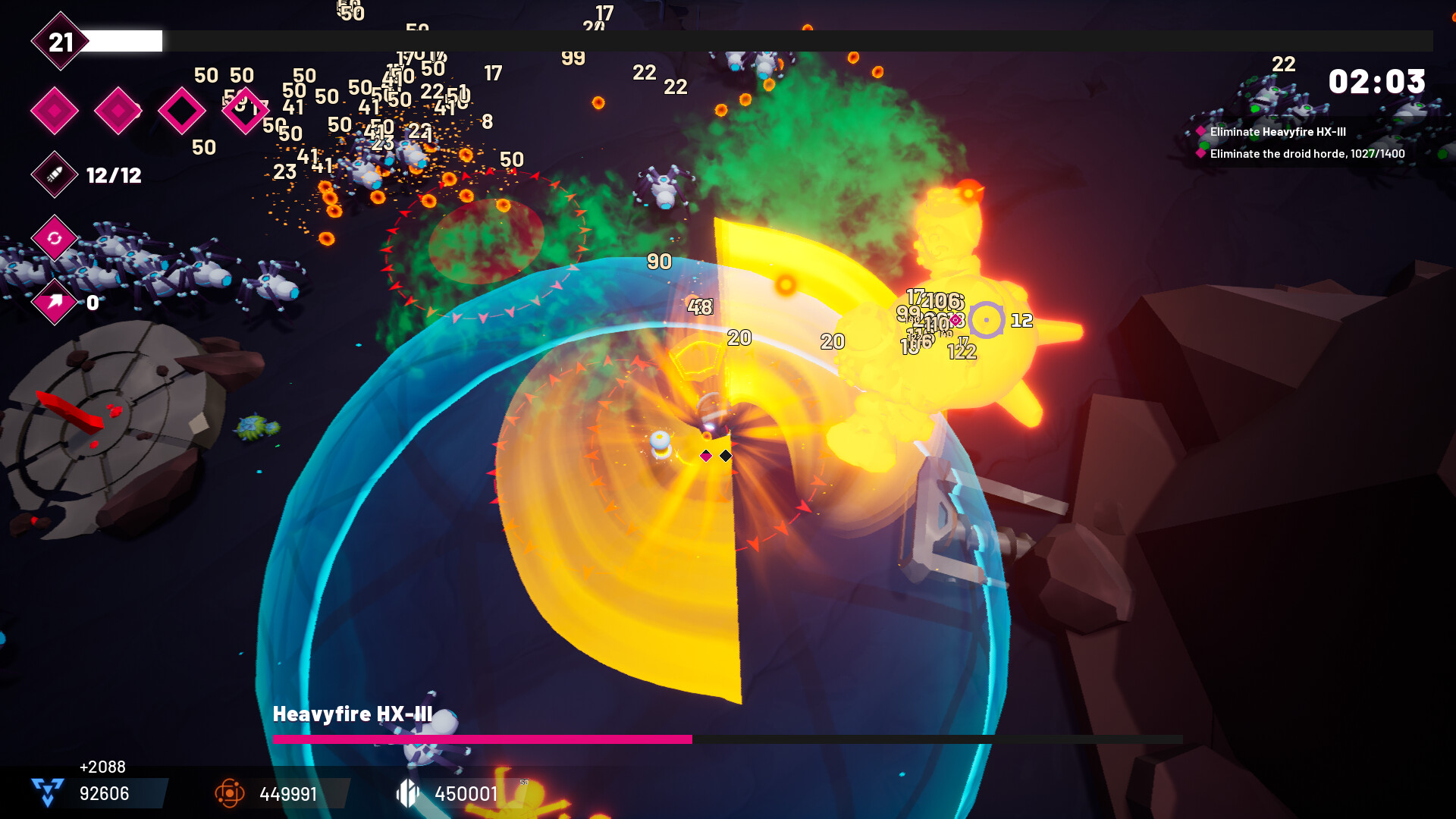
Task: Select the rocket ammo icon showing 12/12
Action: (x=54, y=176)
